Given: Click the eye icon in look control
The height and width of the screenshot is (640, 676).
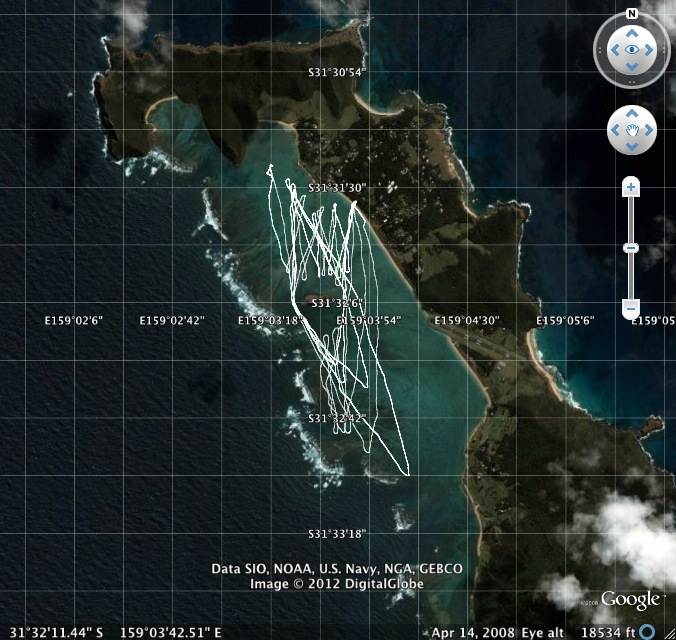Looking at the screenshot, I should [632, 49].
